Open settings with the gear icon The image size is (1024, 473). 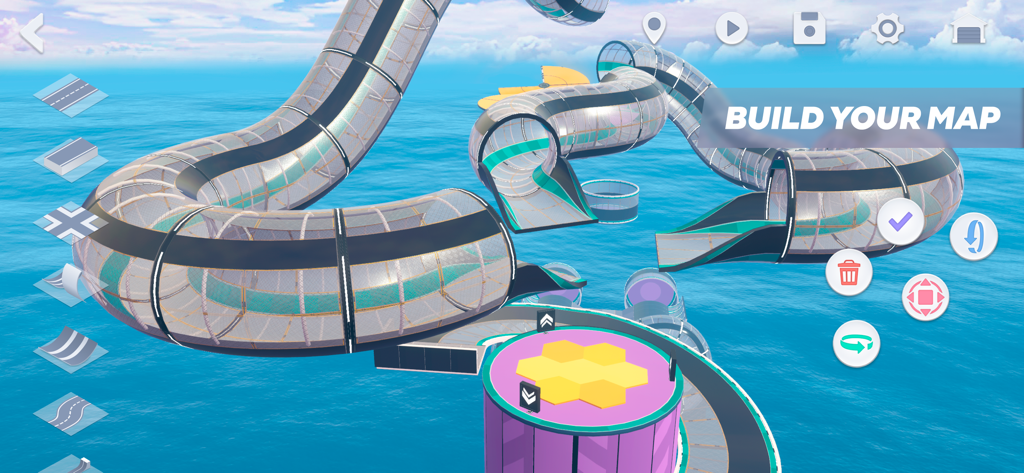(x=887, y=29)
